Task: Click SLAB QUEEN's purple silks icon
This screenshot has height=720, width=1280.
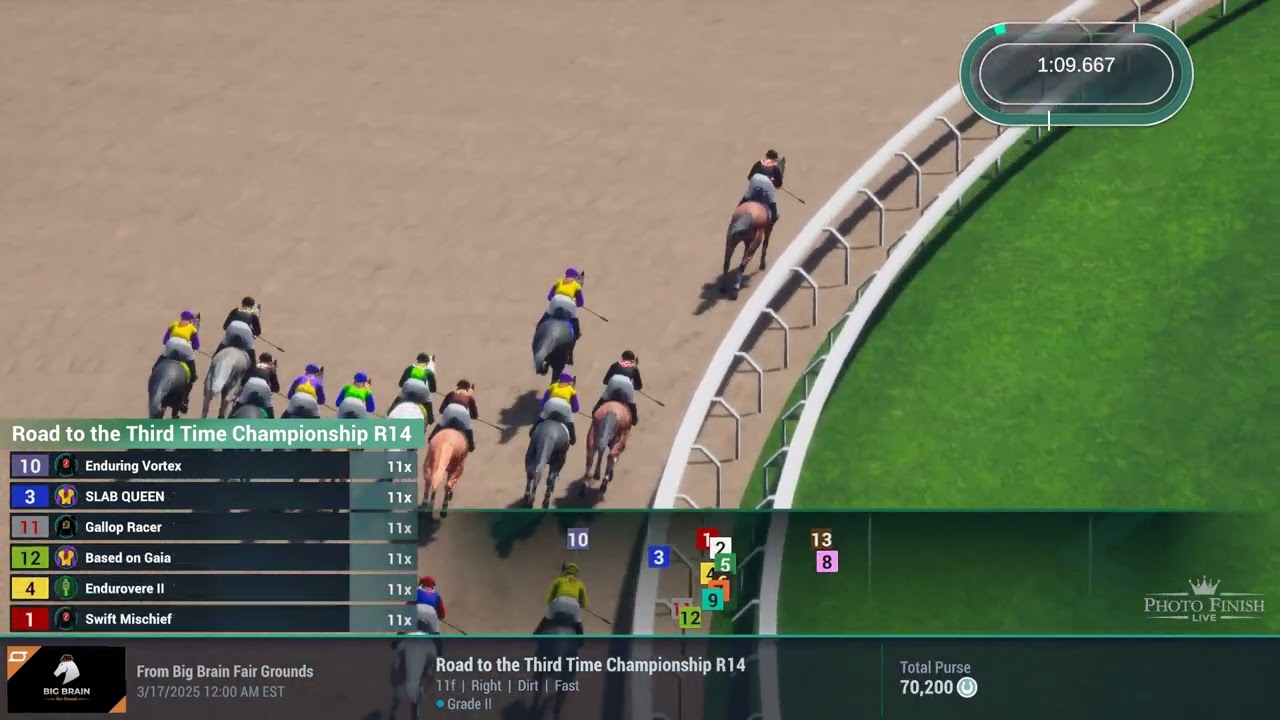Action: 65,497
